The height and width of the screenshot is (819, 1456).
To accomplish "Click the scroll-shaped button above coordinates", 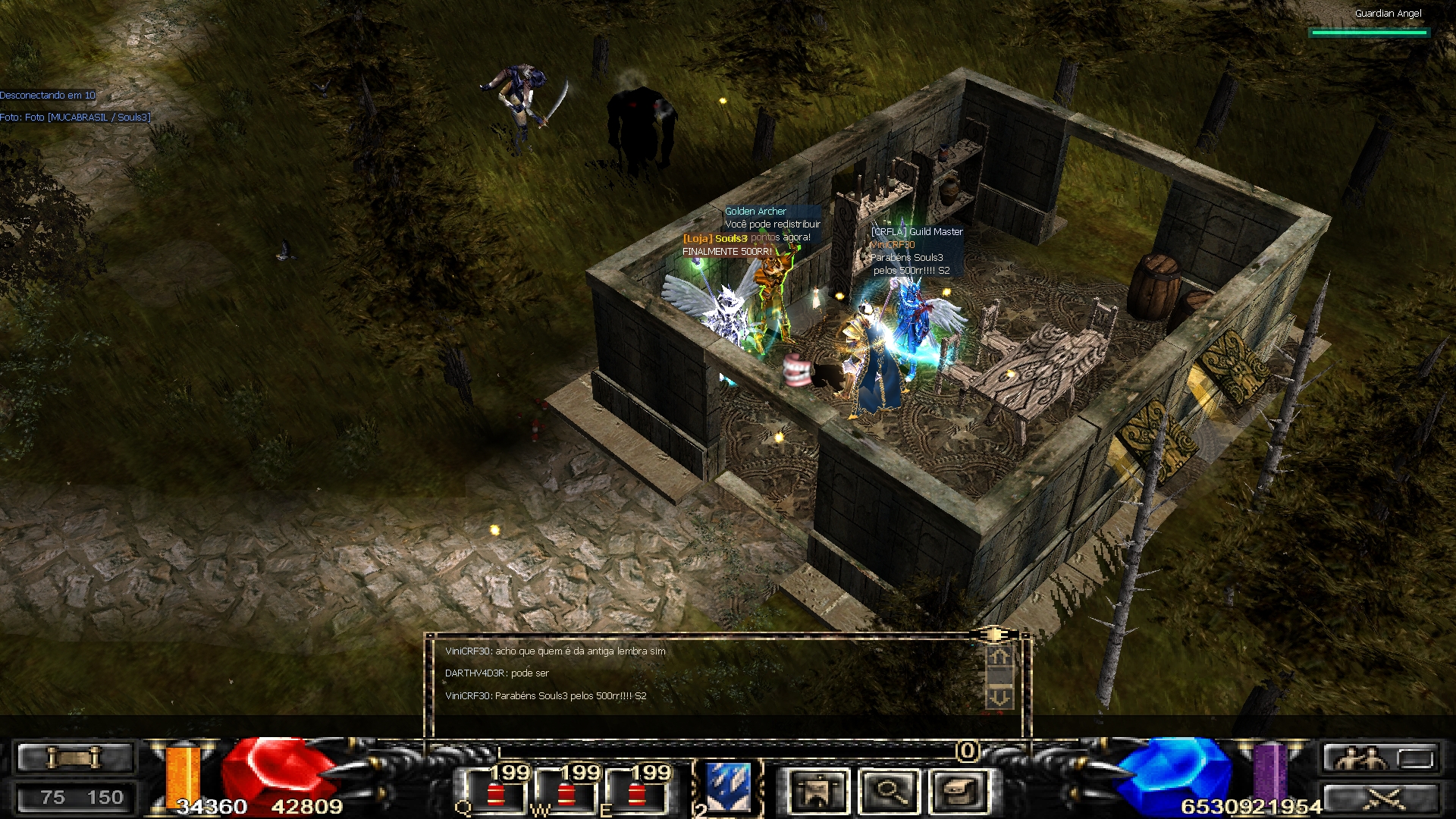I will point(74,758).
